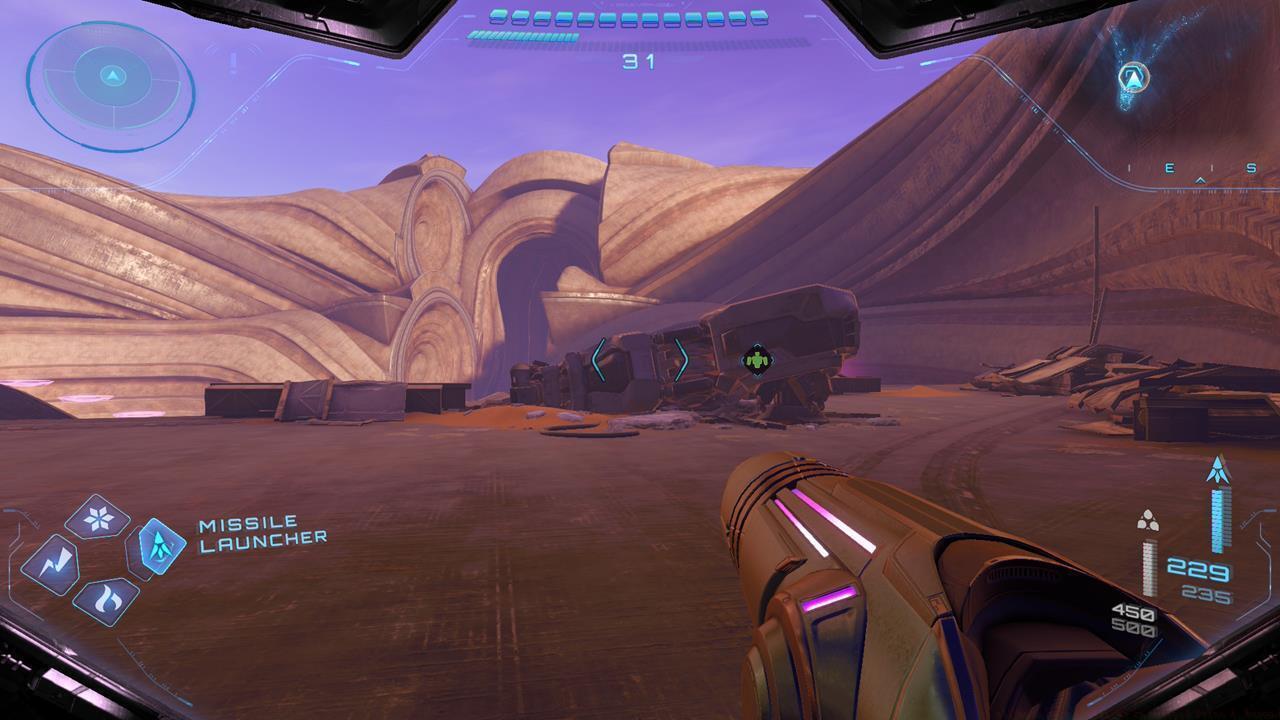Click the green objective marker on the crate
Screen dimensions: 1280x720
tap(755, 357)
